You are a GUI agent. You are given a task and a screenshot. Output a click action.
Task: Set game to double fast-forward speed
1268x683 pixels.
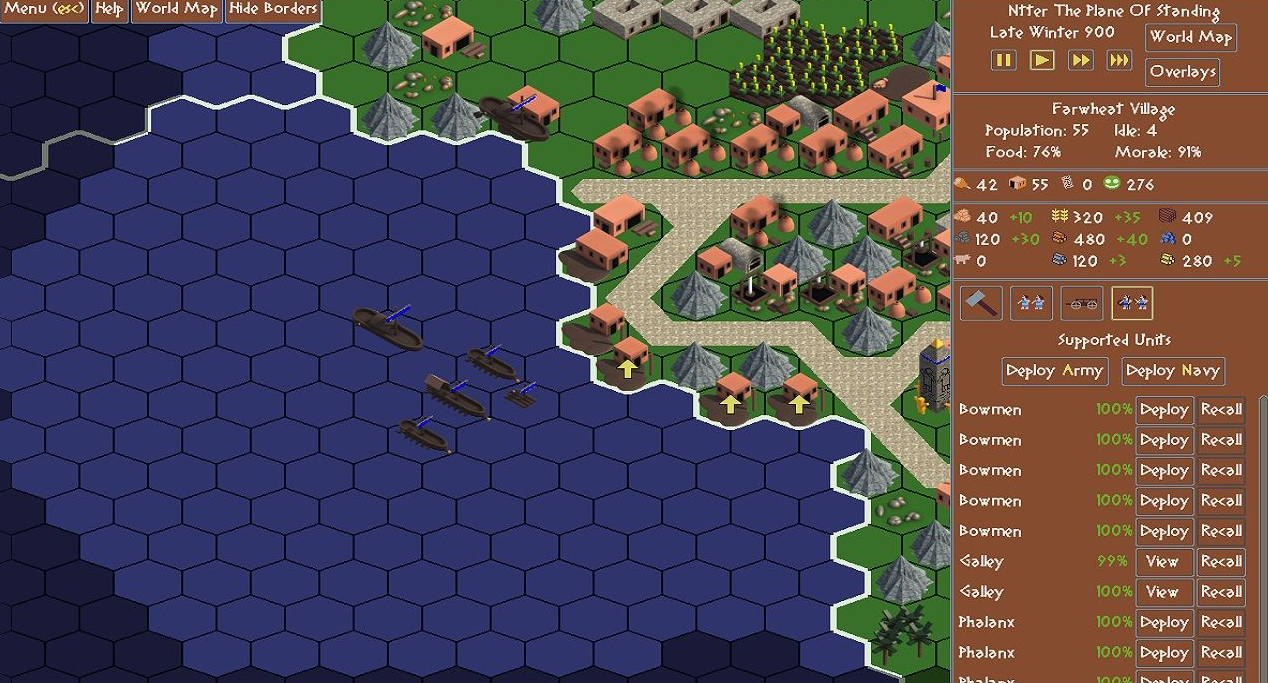[x=1080, y=60]
